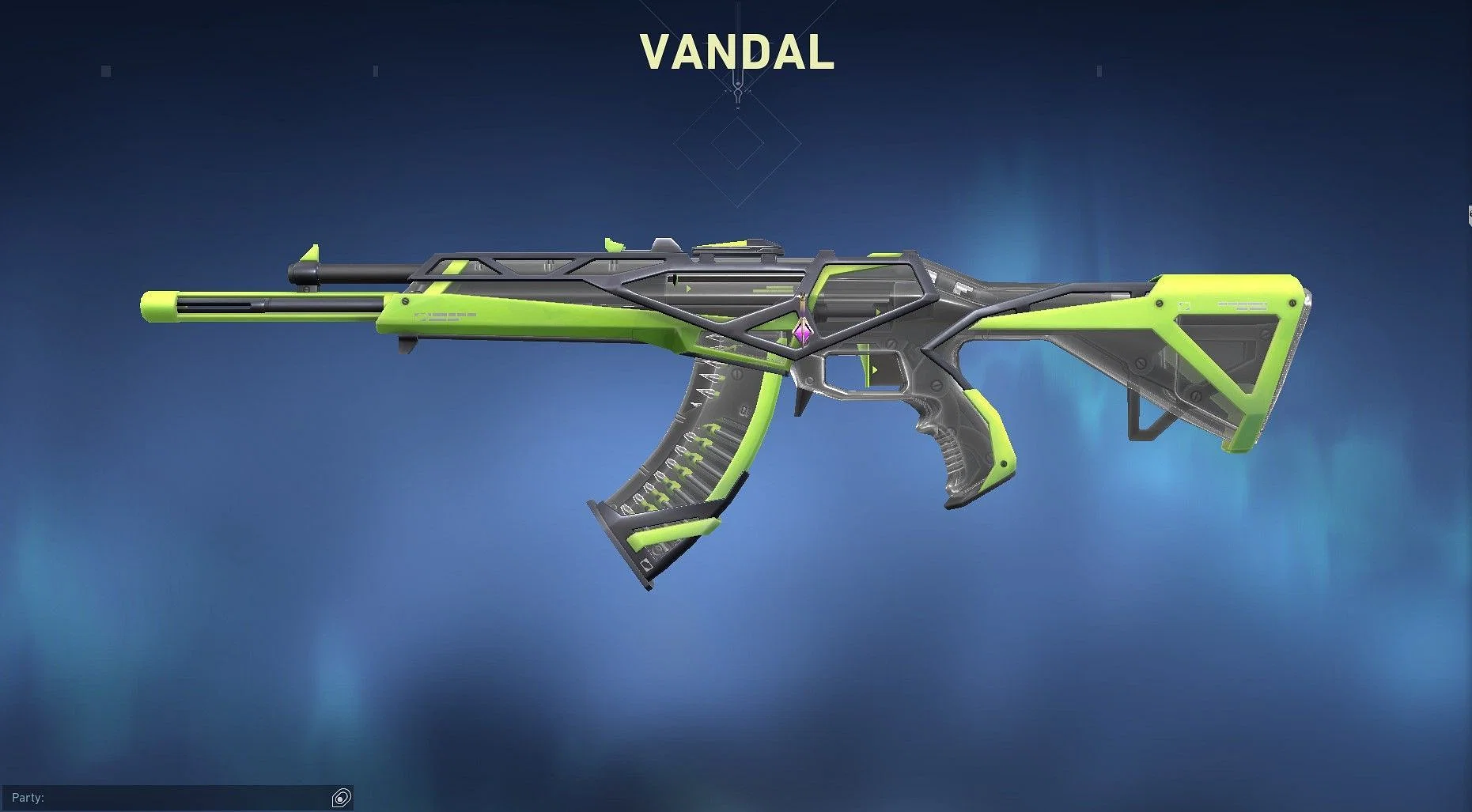Viewport: 1472px width, 812px height.
Task: Click the icon beside the Party chat
Action: [342, 798]
